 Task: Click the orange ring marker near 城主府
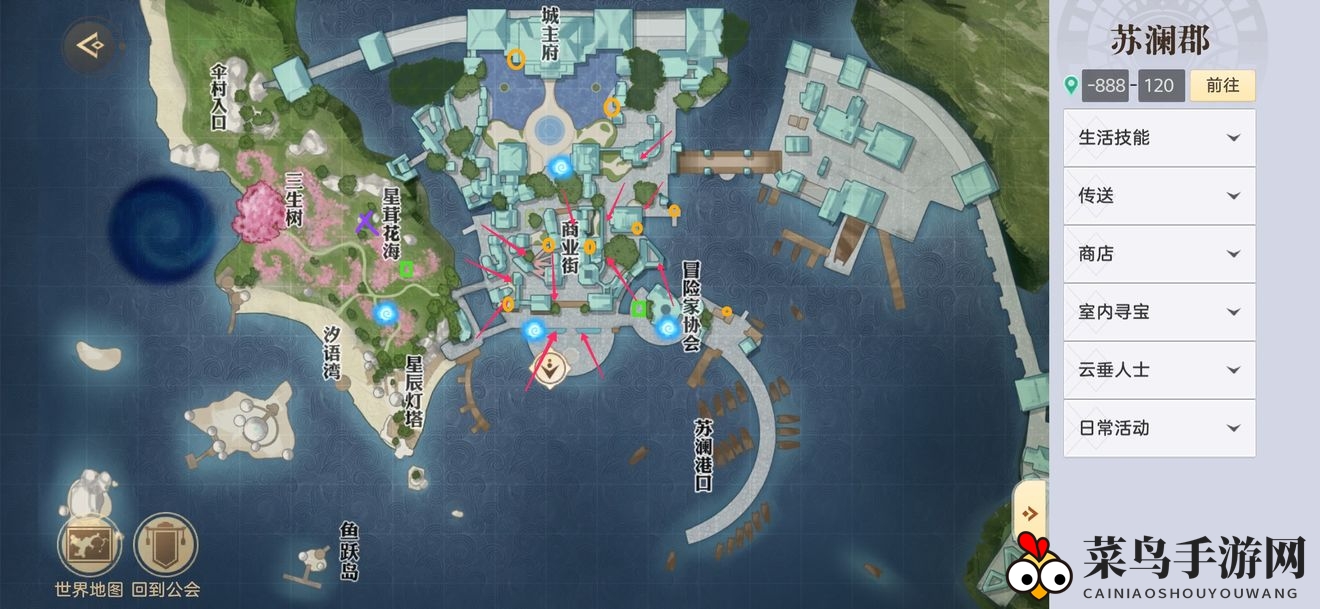(x=516, y=59)
